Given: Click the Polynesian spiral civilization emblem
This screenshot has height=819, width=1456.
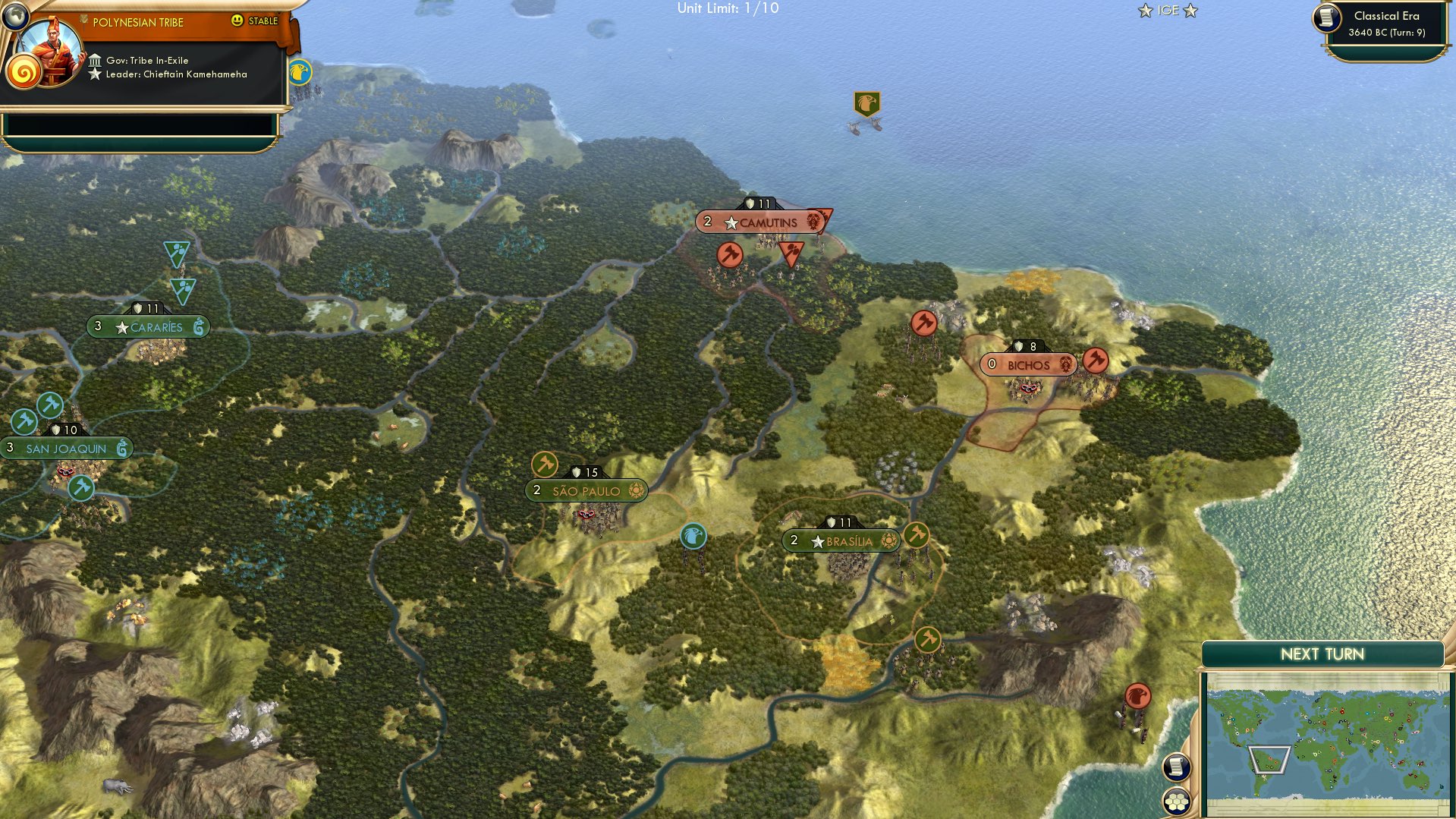Looking at the screenshot, I should click(x=25, y=72).
